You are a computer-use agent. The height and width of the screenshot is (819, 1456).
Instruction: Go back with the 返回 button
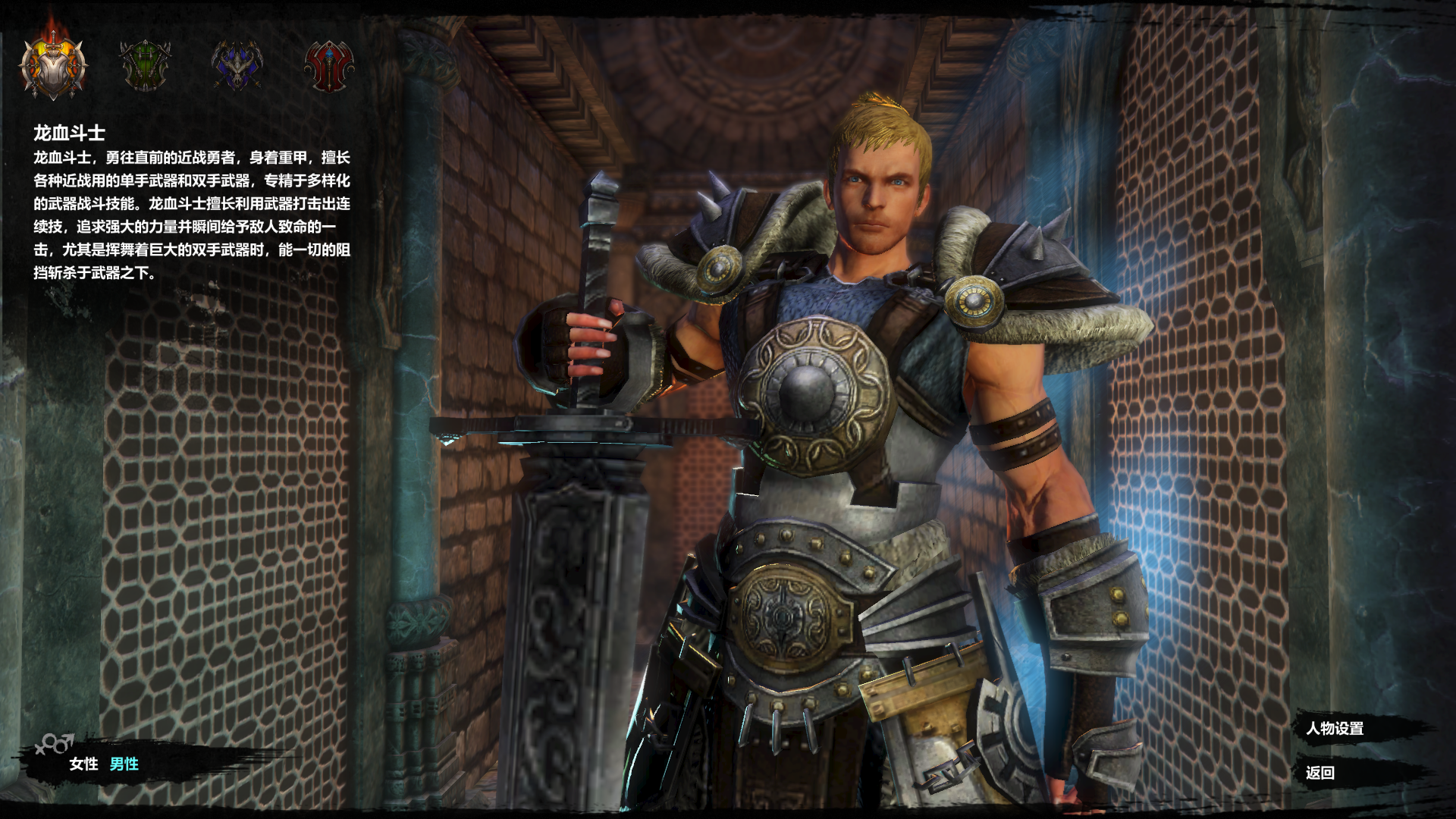point(1320,773)
